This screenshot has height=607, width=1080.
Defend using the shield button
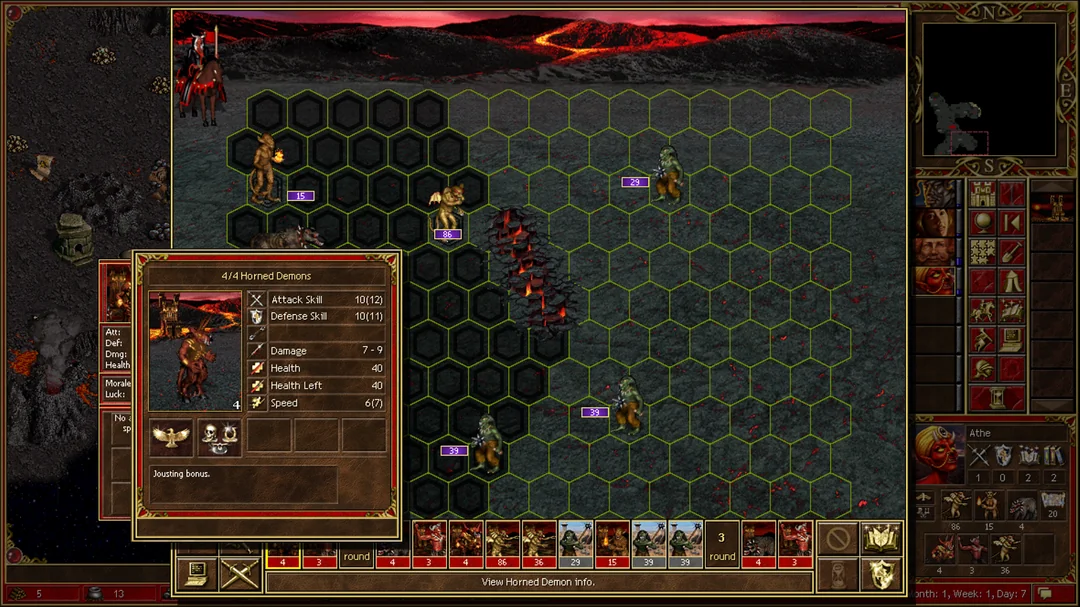[881, 574]
